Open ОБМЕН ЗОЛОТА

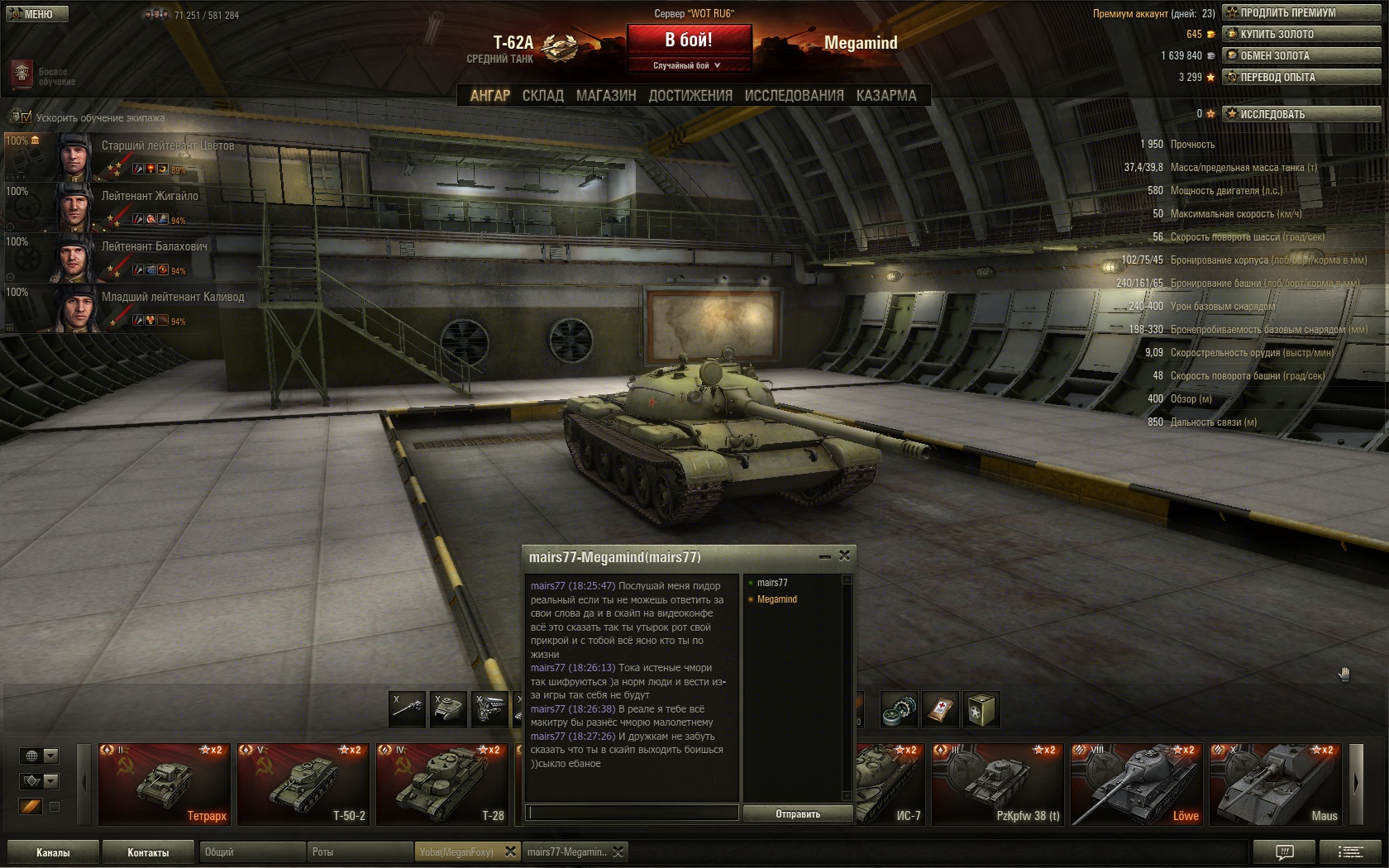pos(1302,55)
